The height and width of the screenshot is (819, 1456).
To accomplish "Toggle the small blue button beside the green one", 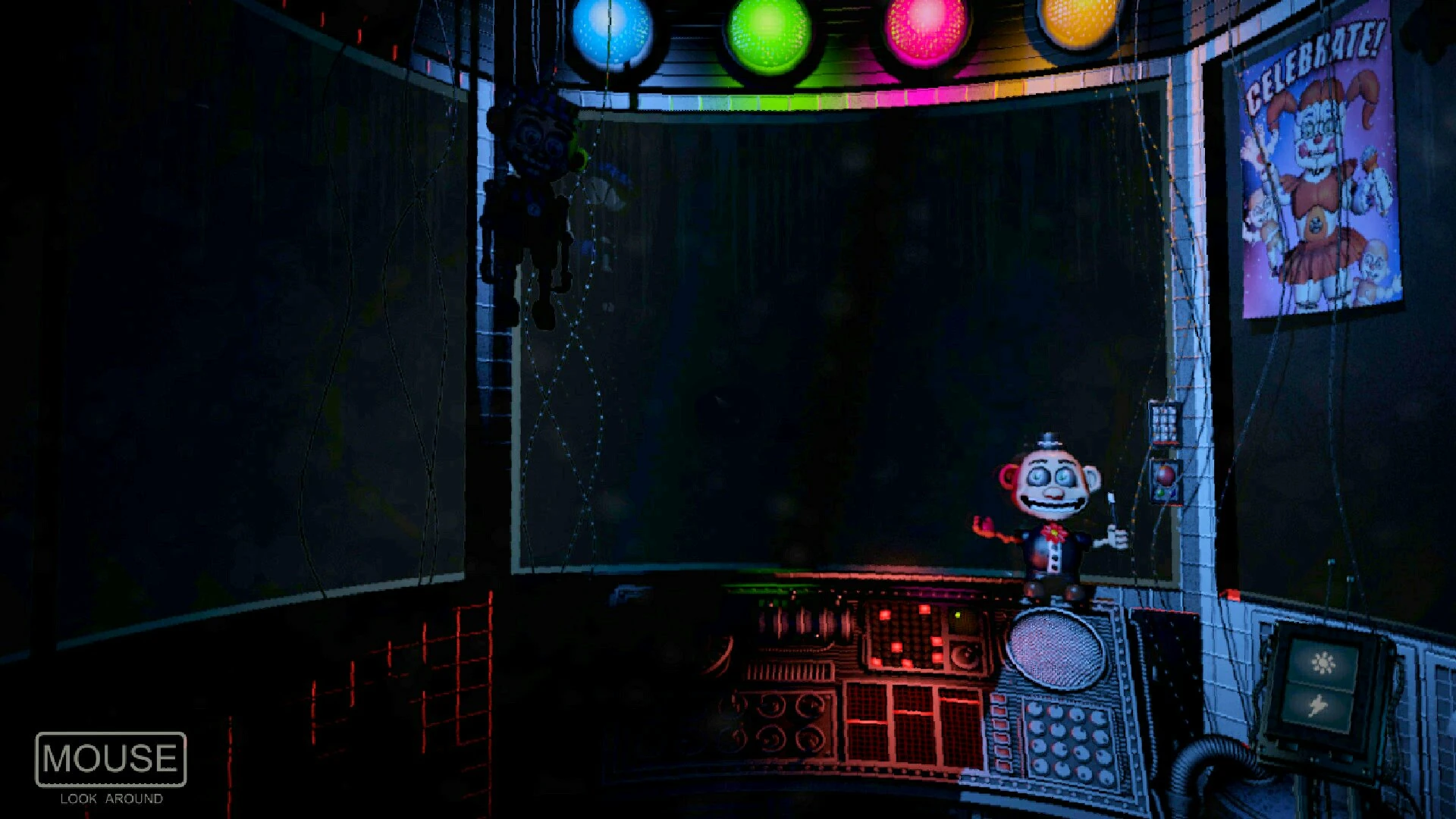I will 1173,494.
